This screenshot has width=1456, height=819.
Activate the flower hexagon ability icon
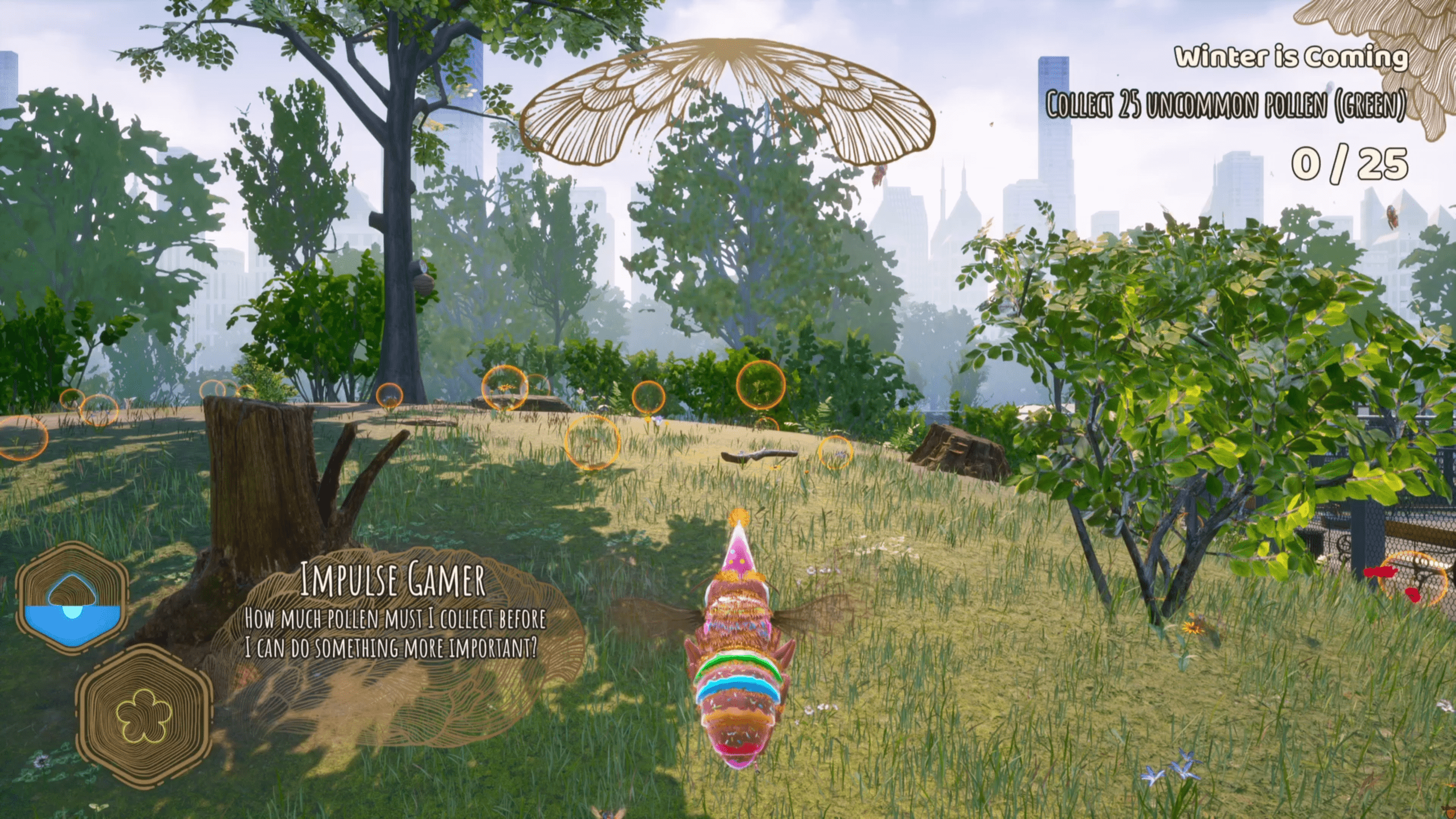point(144,716)
